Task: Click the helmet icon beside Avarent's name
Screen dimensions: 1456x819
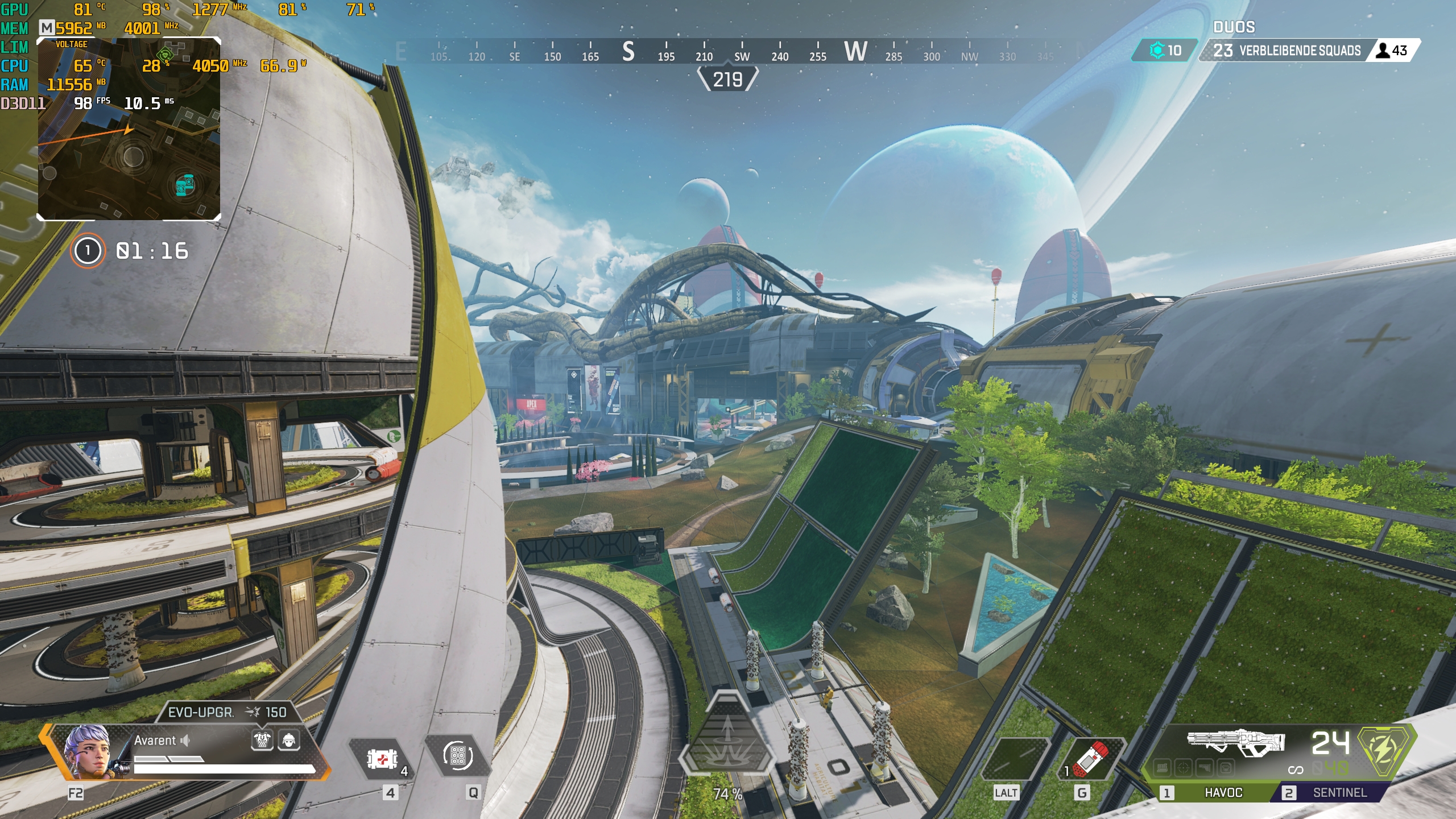Action: [289, 740]
